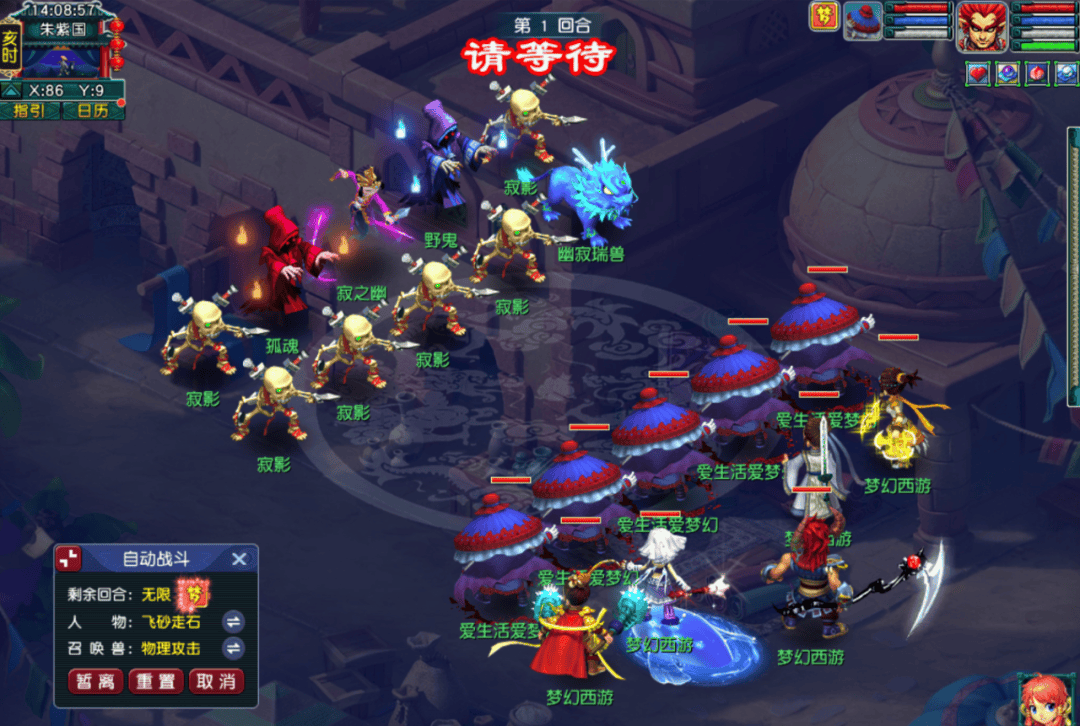Screen dimensions: 1080x726
Task: Click the red heart status icon
Action: pos(977,73)
